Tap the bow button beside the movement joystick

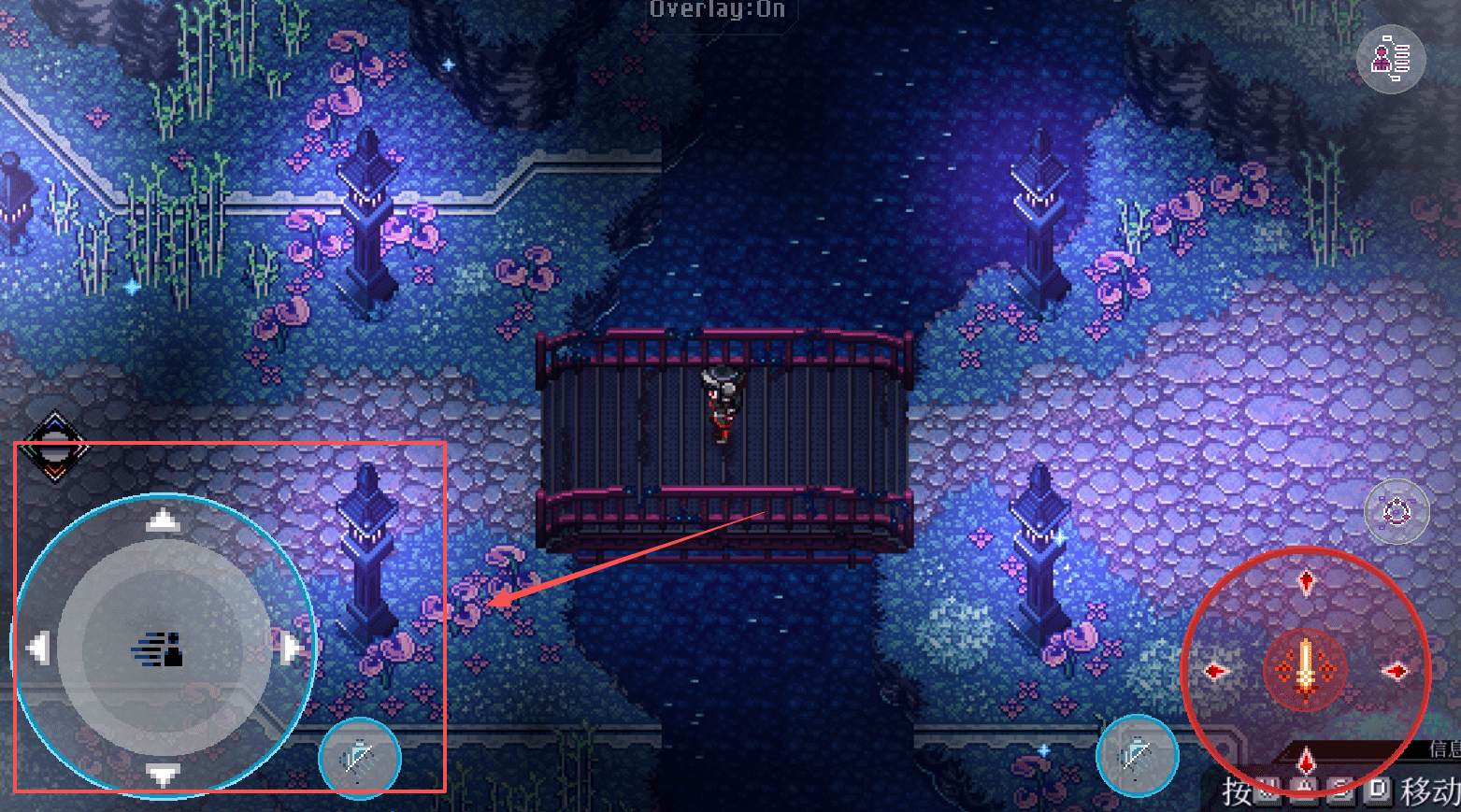360,758
